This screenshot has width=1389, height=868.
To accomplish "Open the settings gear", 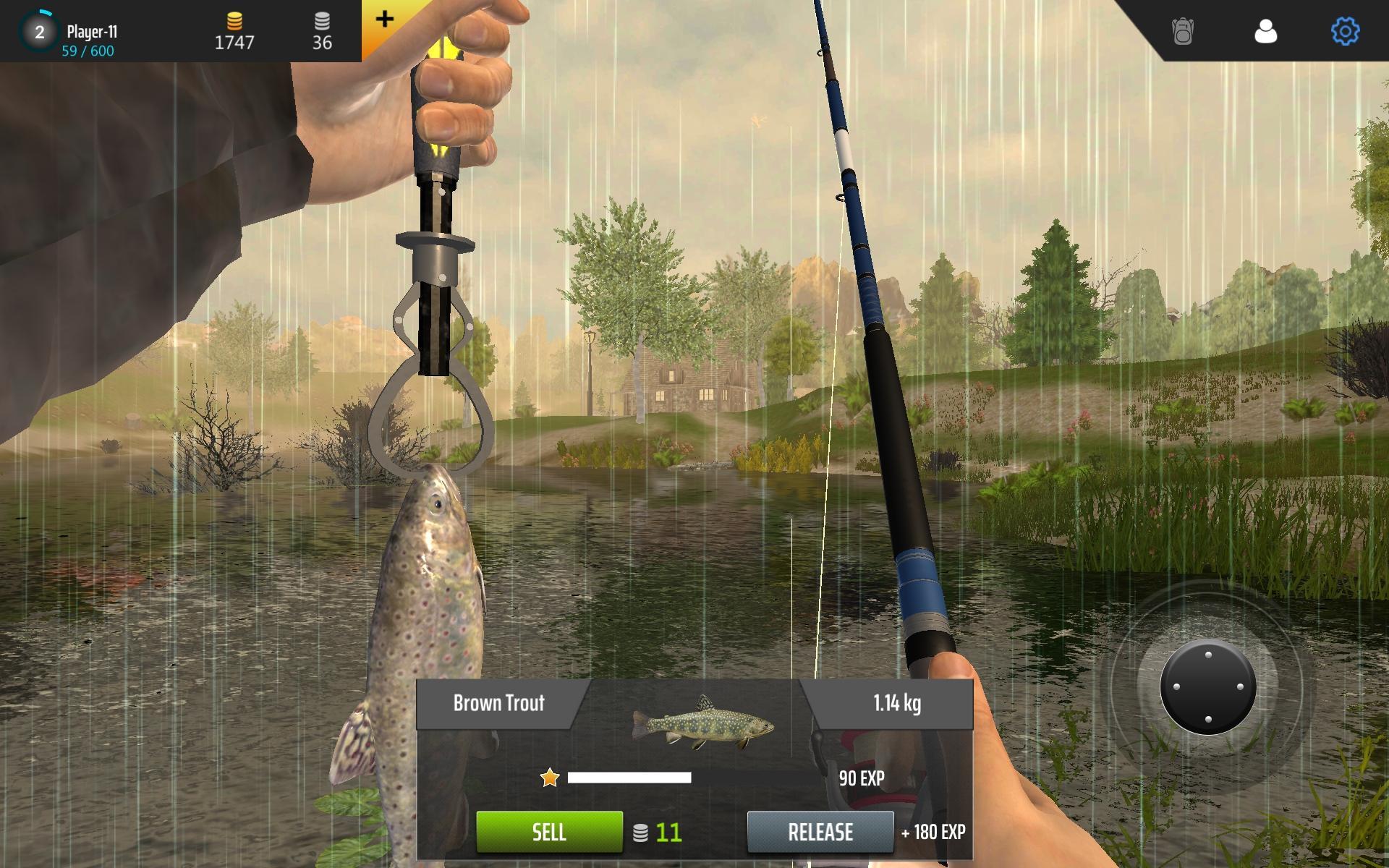I will [1344, 30].
